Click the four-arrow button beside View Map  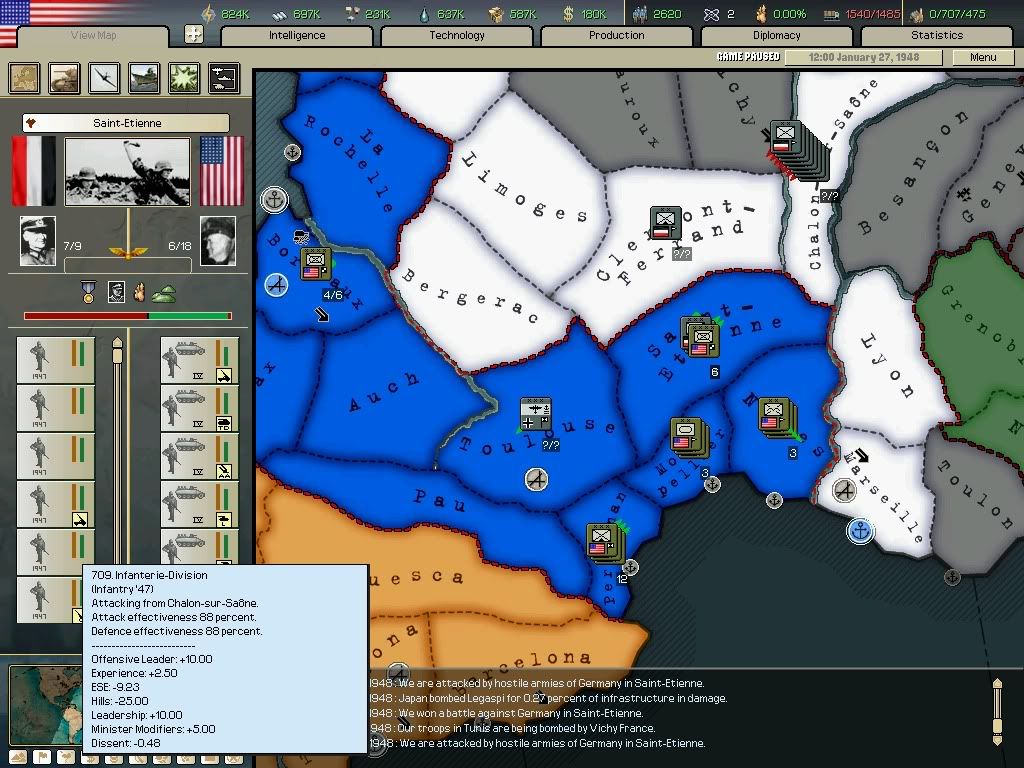194,35
